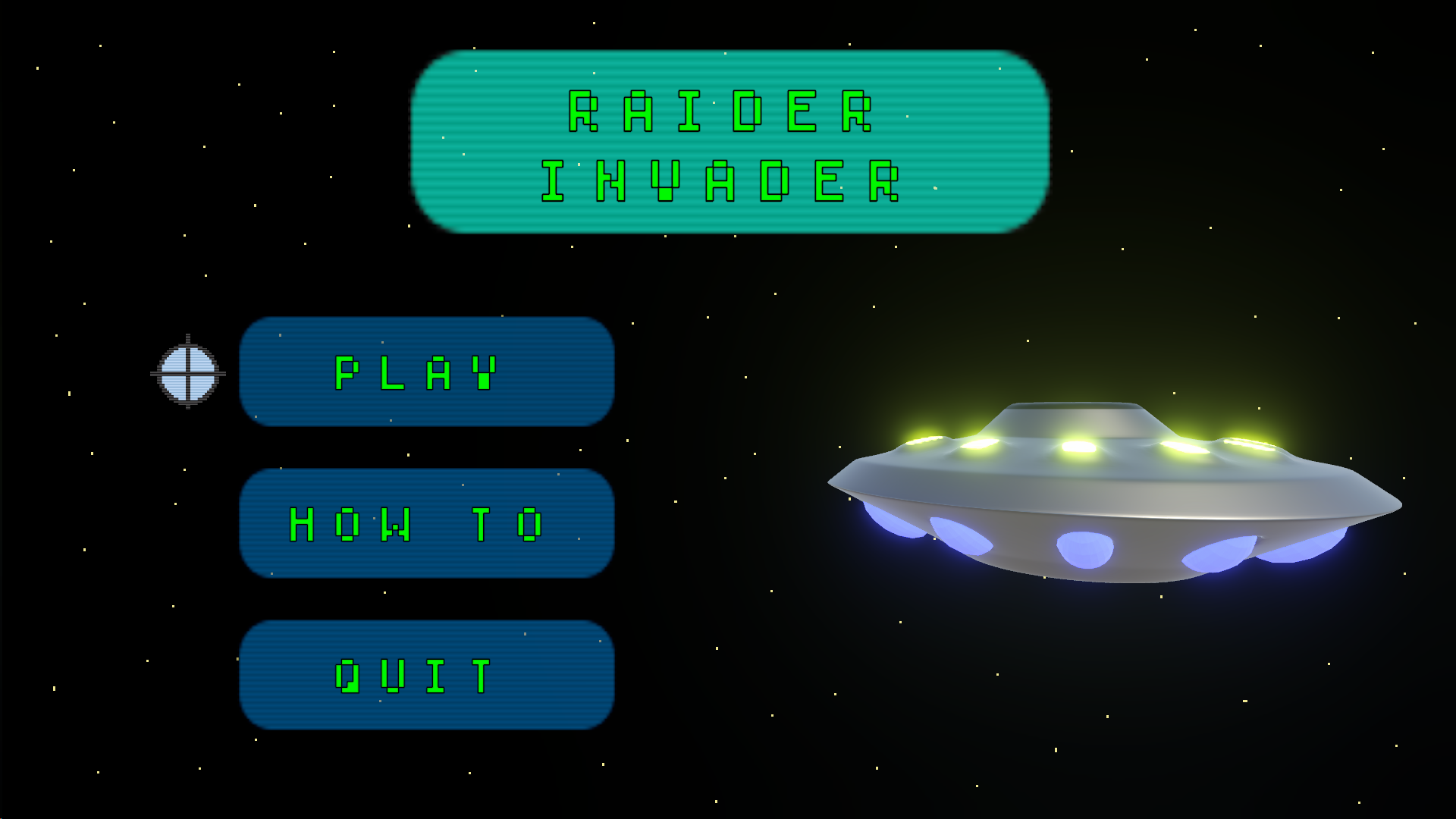
Task: Click the green letter Q in QUIT
Action: click(x=349, y=673)
